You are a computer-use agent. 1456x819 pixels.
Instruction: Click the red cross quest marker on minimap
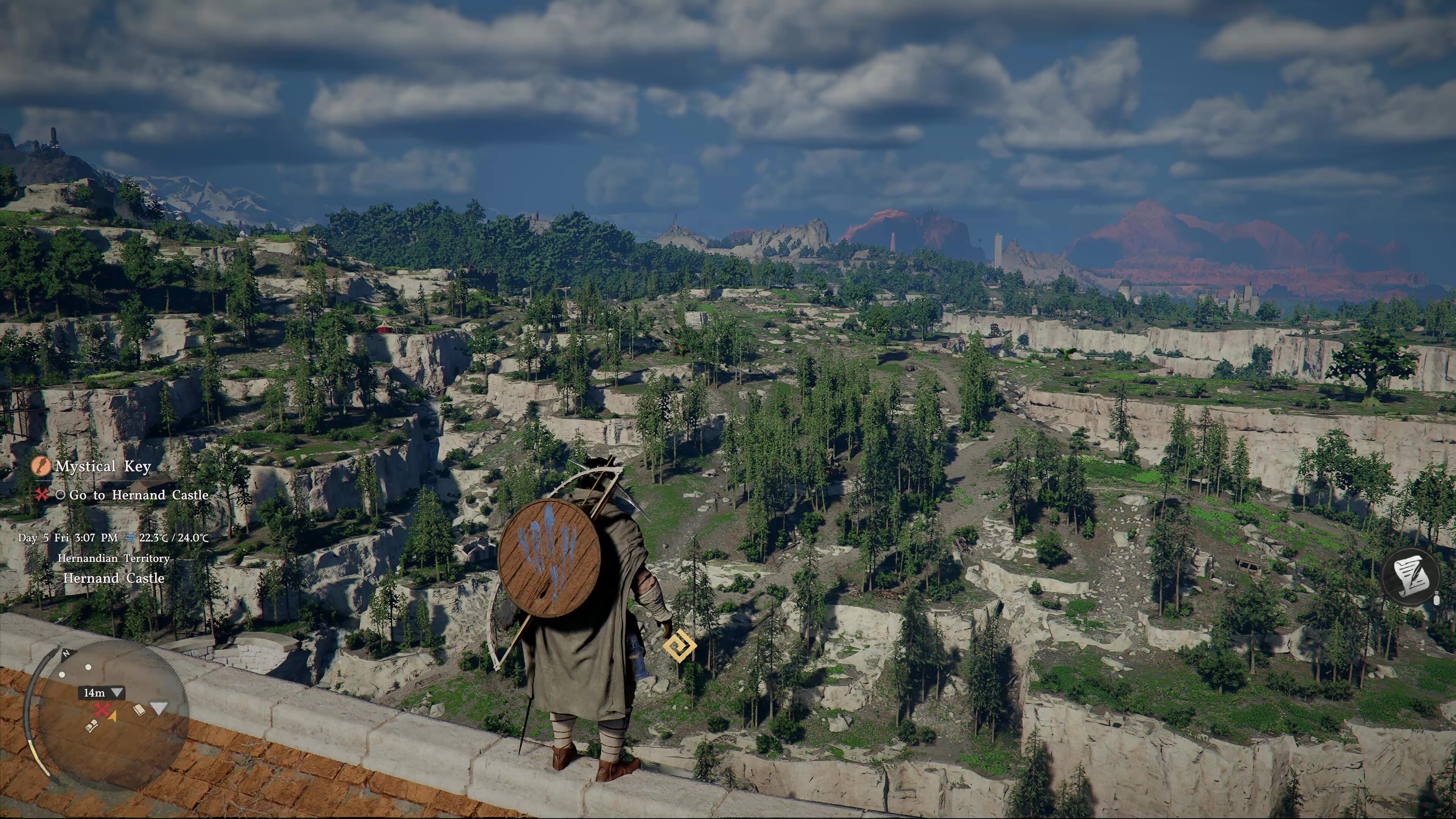click(102, 709)
